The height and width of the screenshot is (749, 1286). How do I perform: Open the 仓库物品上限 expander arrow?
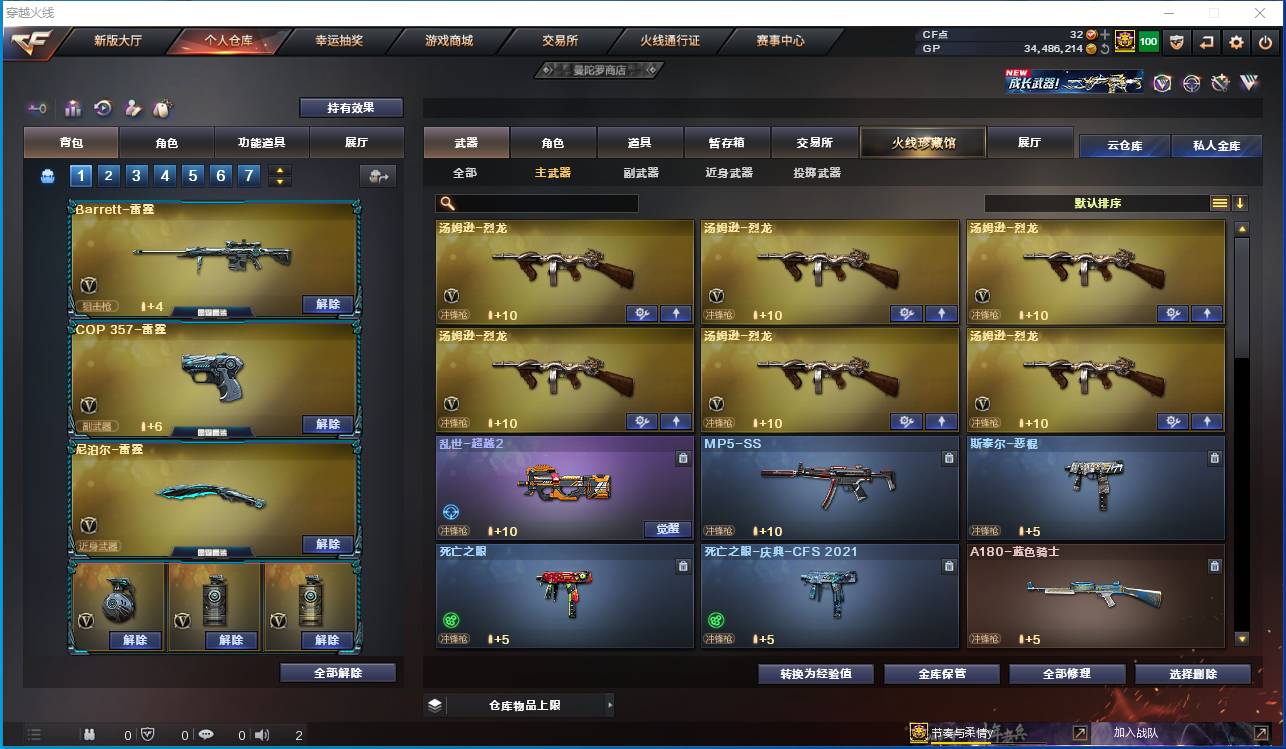click(x=610, y=705)
